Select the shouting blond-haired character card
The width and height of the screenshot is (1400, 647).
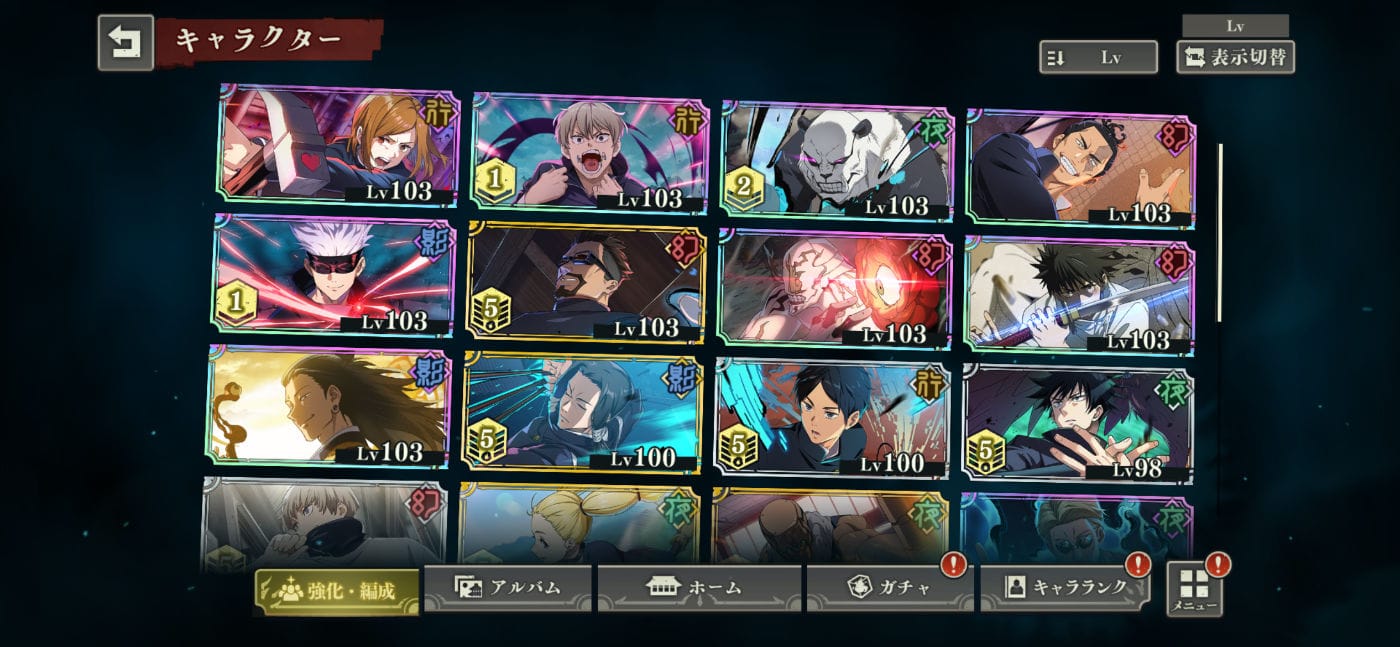click(589, 153)
